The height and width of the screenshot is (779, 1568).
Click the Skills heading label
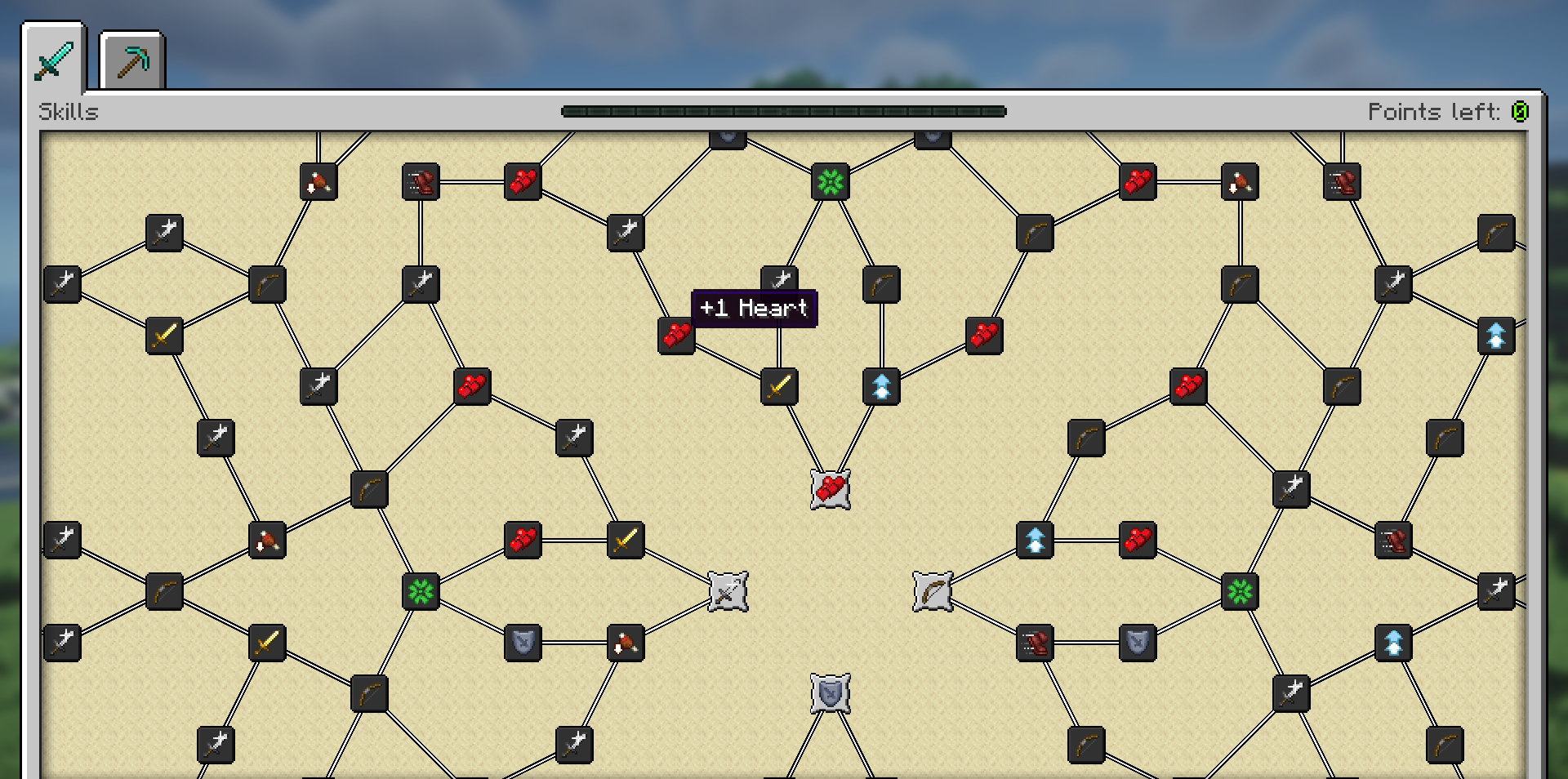[69, 112]
